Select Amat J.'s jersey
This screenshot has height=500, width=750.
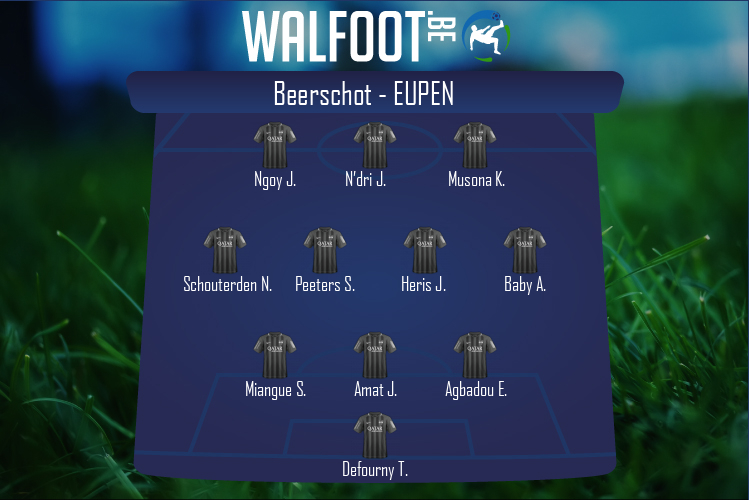(375, 356)
